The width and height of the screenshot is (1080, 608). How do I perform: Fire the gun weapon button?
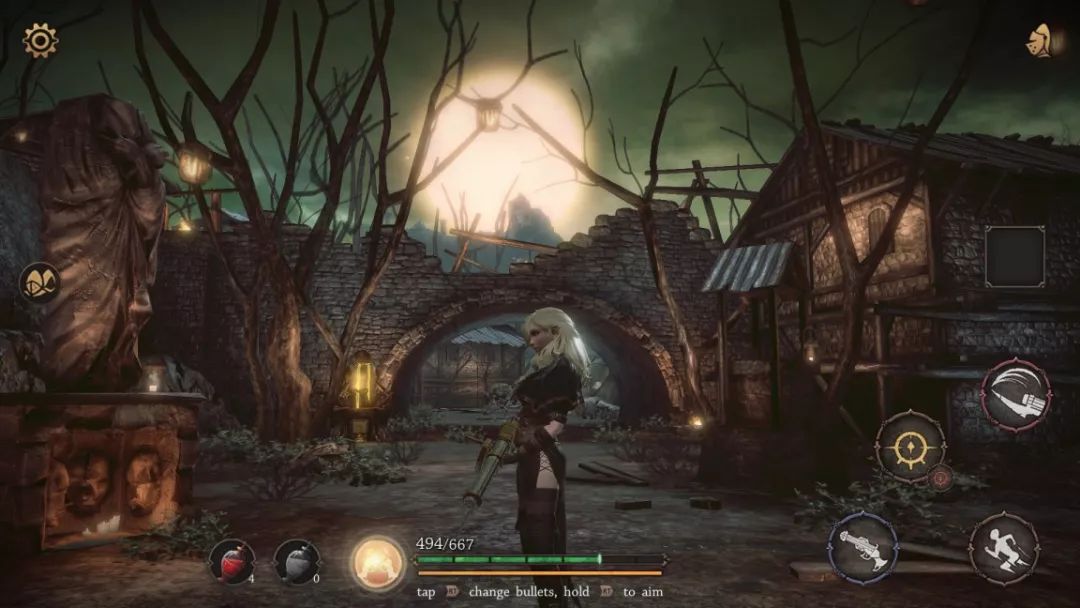point(862,547)
